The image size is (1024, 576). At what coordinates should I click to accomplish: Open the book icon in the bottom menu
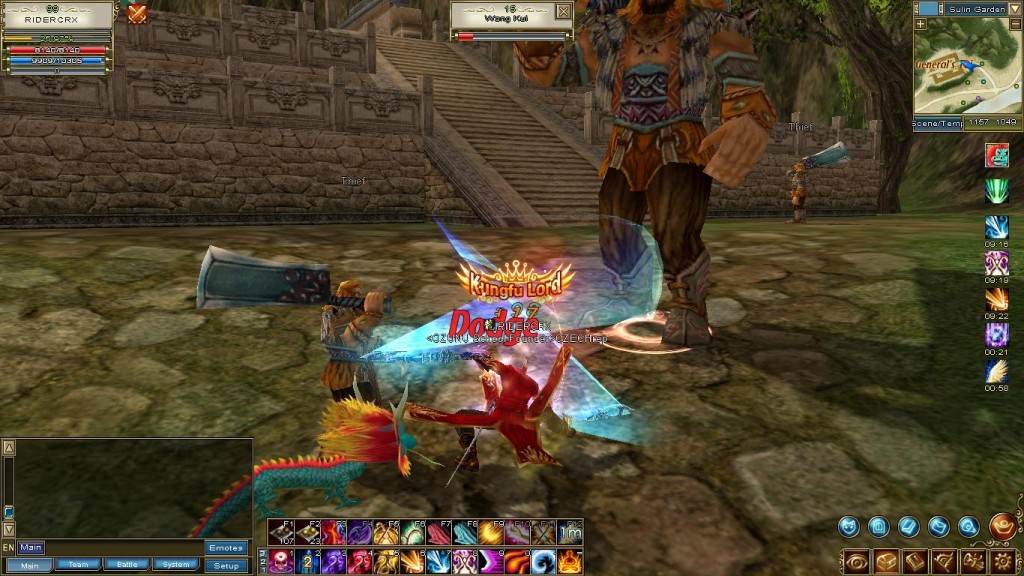(915, 561)
